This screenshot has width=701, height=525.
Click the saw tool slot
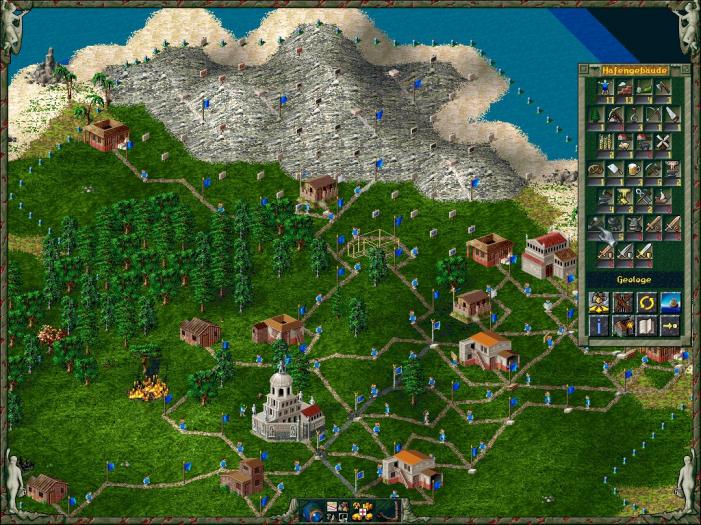[x=671, y=115]
